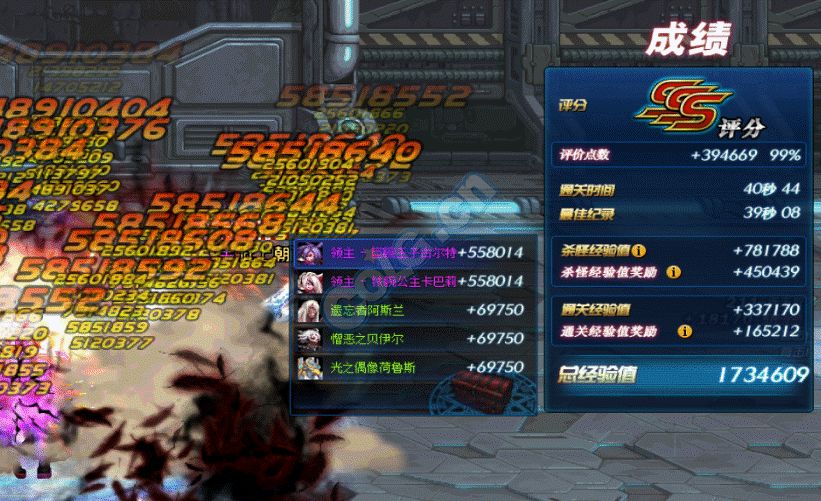Screen dimensions: 821x501
Task: Select the 光之偶像荷鲁斯 list row
Action: click(x=411, y=367)
